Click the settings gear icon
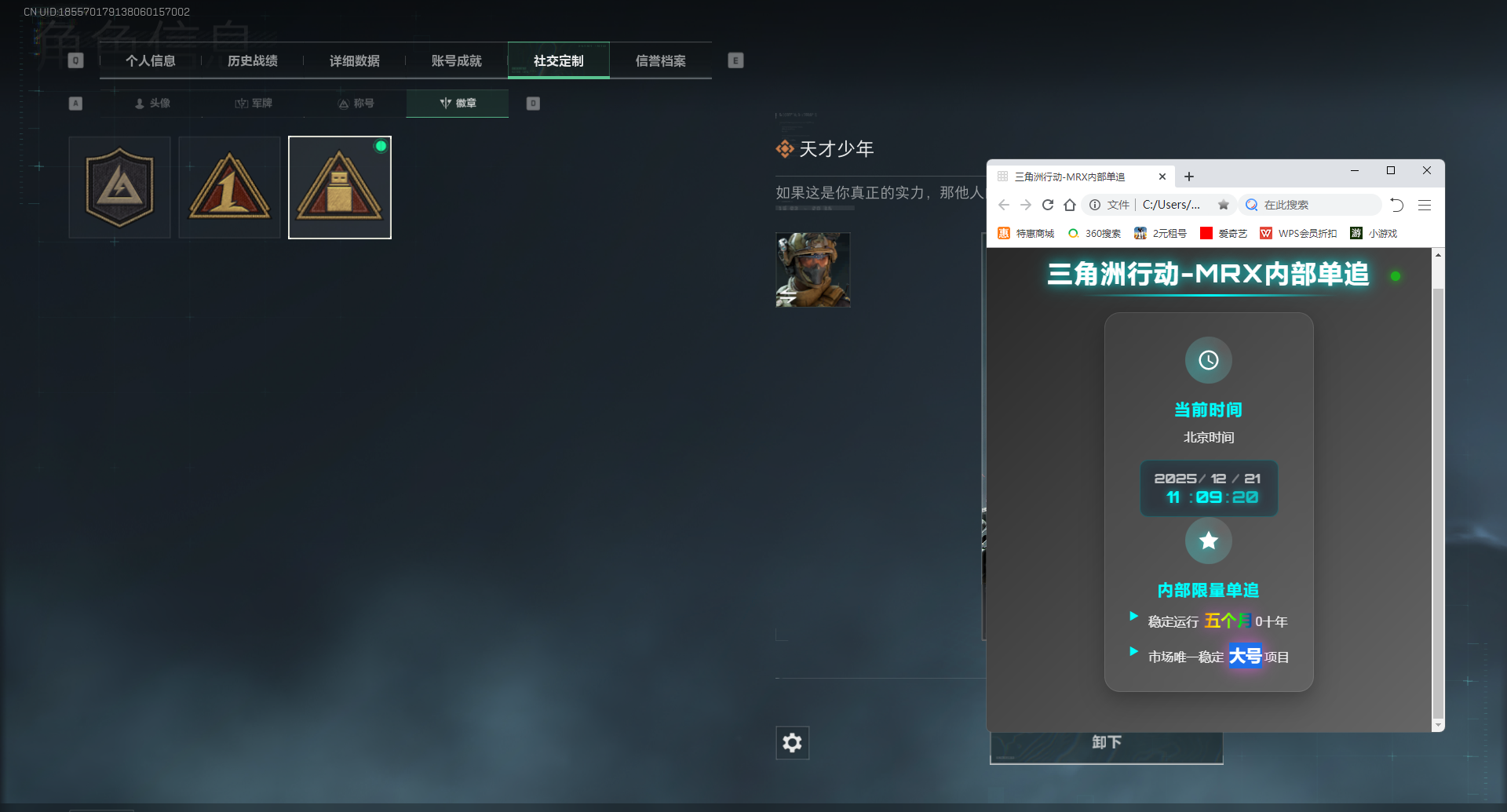This screenshot has height=812, width=1507. tap(792, 742)
